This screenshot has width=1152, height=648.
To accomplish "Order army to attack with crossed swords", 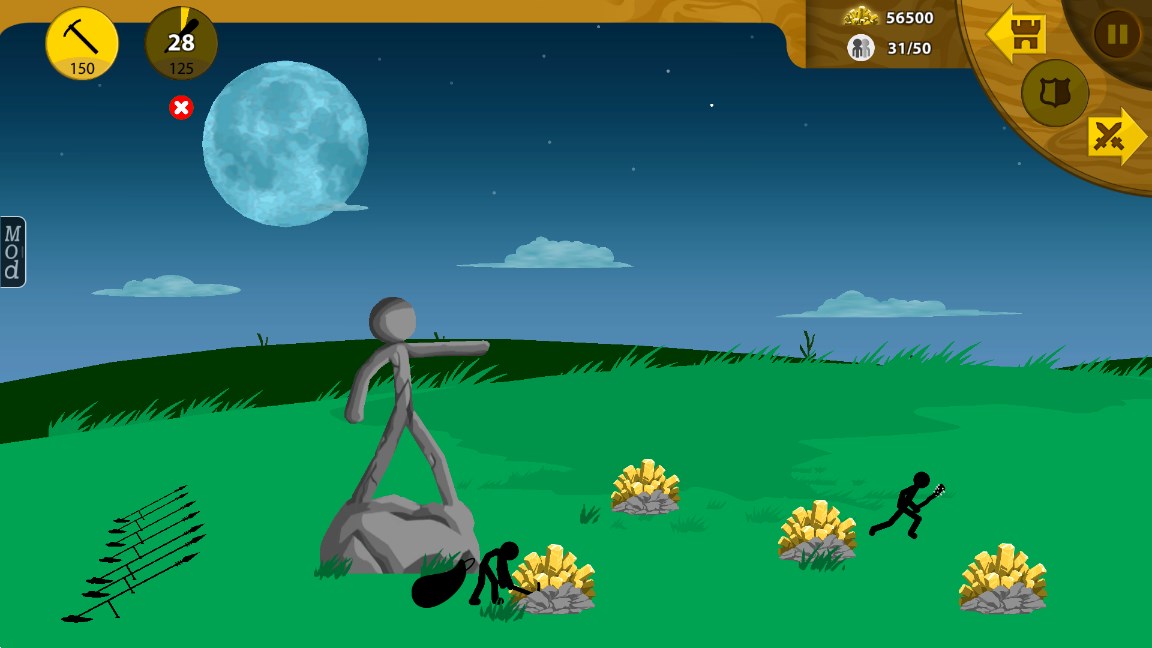I will click(x=1115, y=136).
